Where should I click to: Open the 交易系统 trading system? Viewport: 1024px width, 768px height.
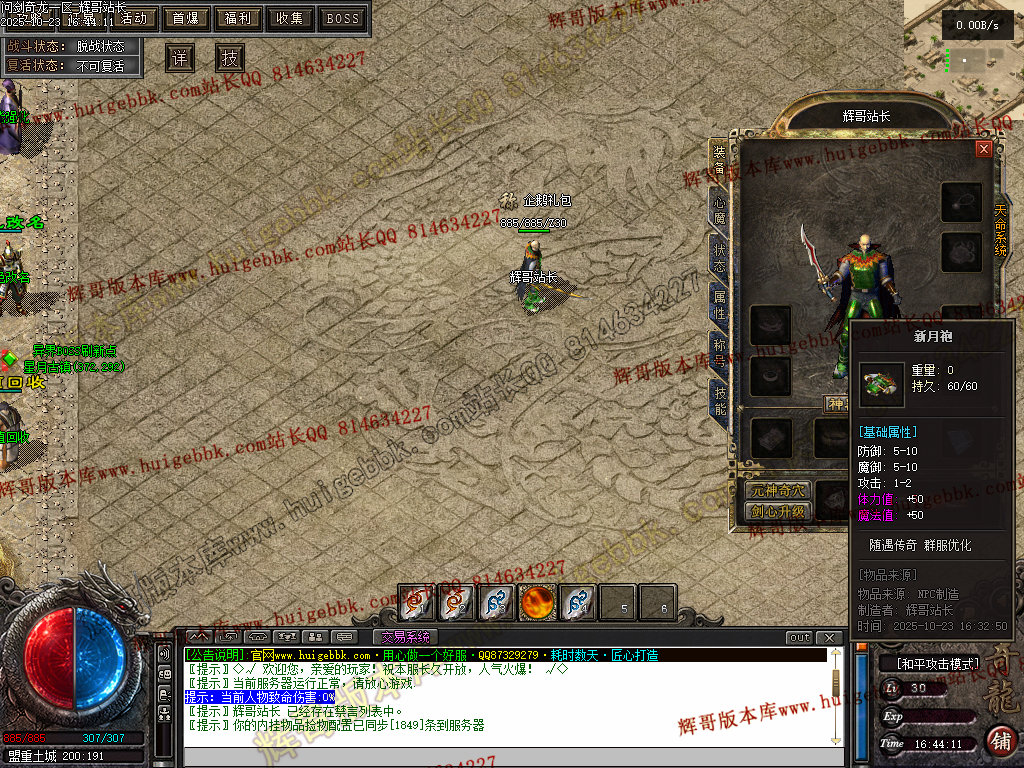[x=405, y=637]
